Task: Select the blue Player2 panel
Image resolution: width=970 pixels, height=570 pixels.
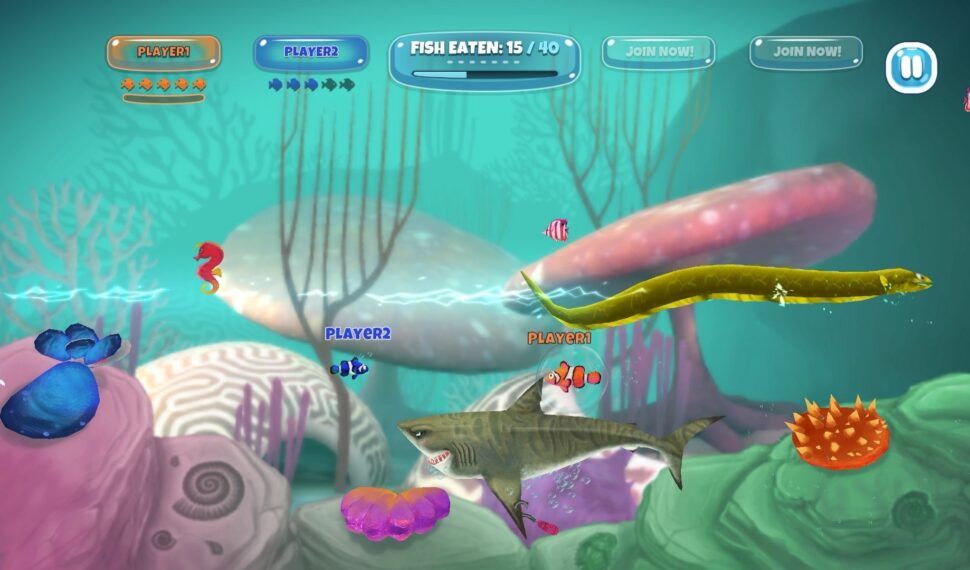Action: click(x=311, y=52)
